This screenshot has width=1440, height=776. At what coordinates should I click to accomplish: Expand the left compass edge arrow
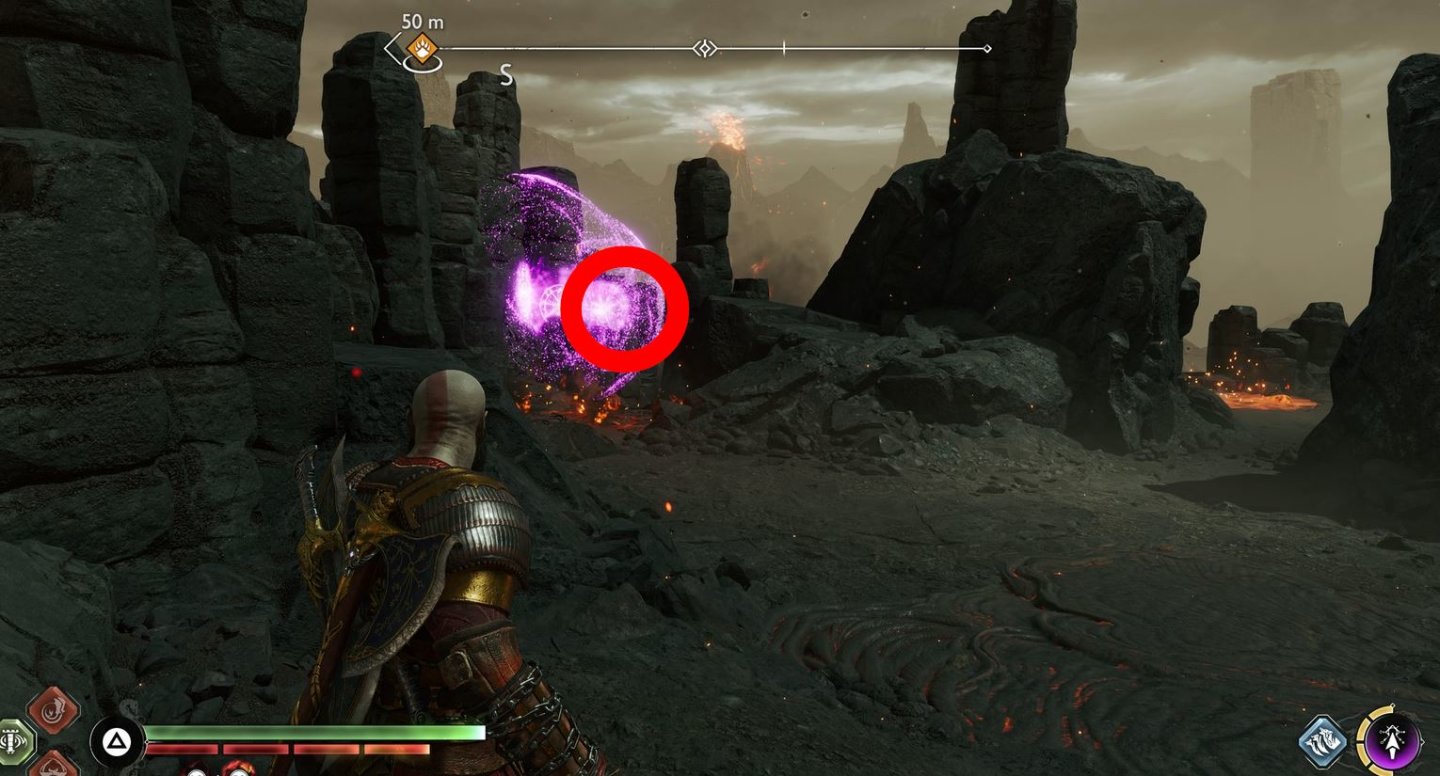391,46
